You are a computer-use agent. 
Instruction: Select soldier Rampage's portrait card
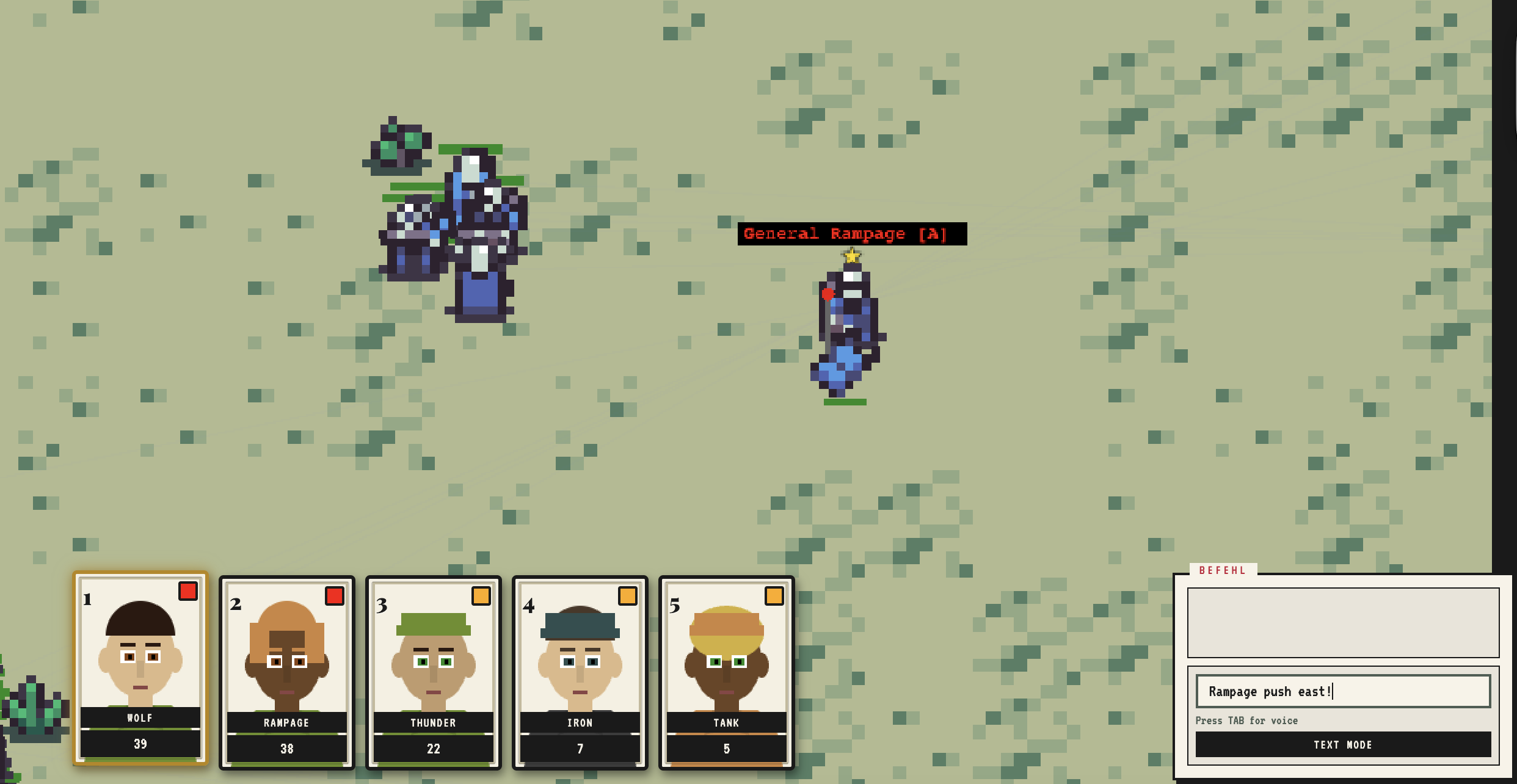coord(286,672)
